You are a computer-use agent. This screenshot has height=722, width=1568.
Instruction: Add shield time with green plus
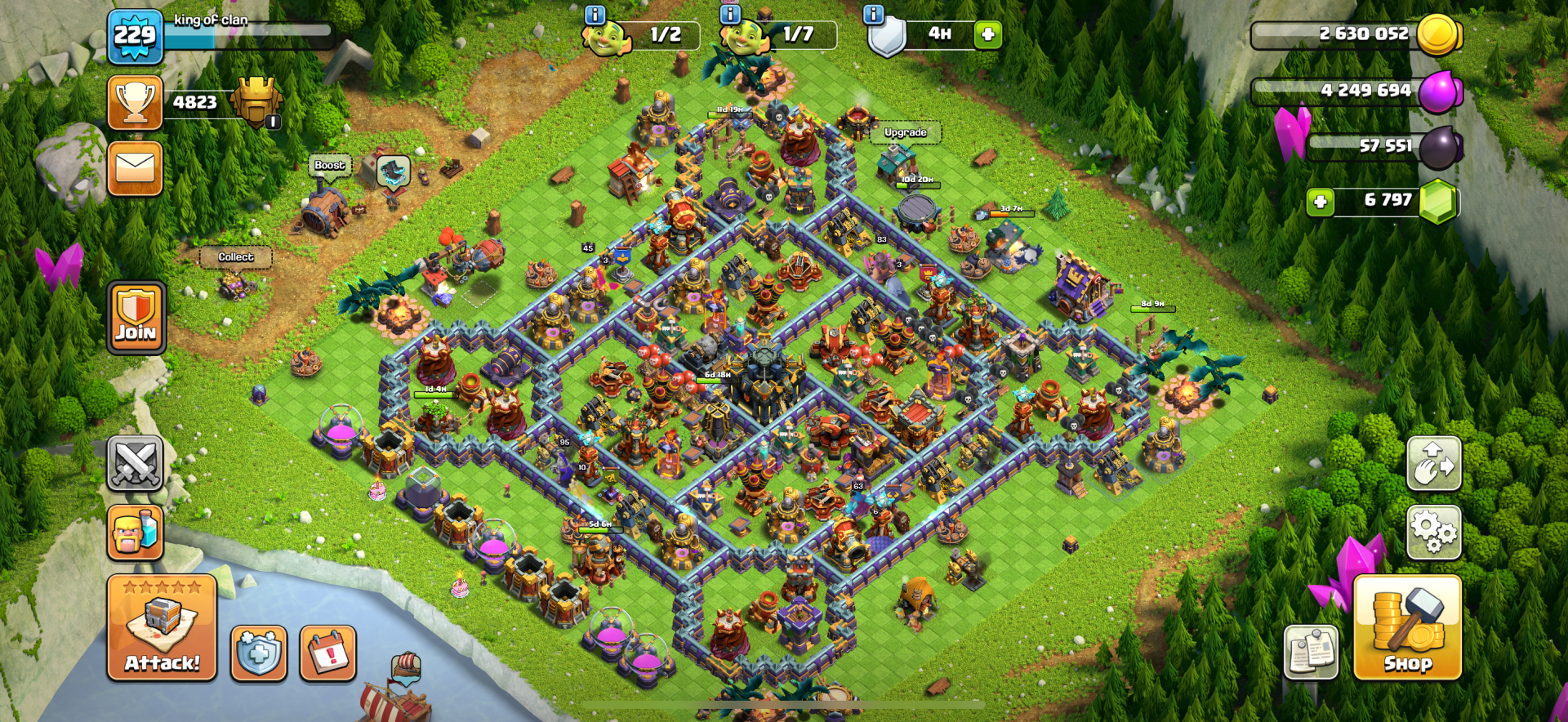(x=987, y=34)
